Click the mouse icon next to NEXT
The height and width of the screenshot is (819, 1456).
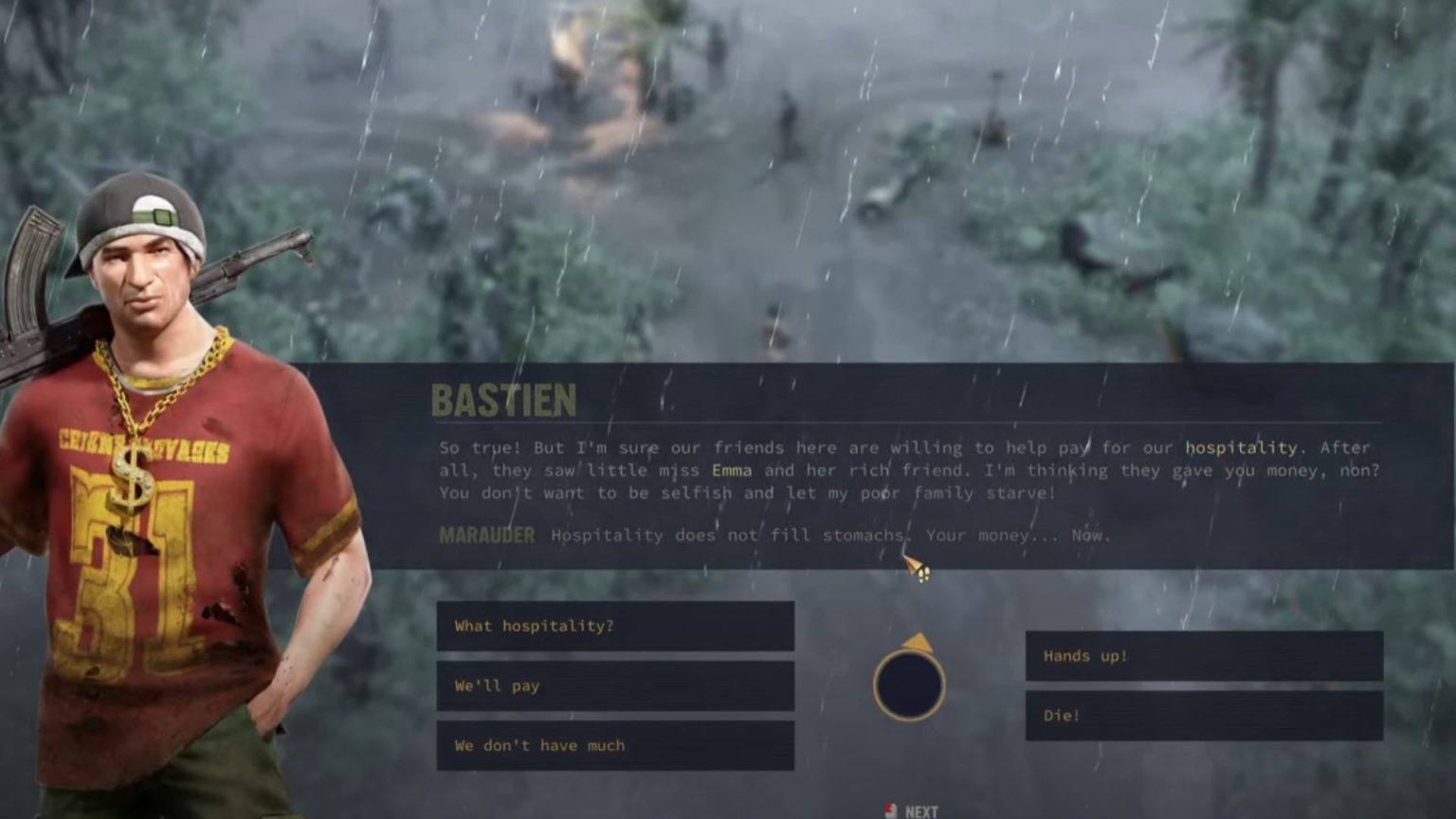892,810
